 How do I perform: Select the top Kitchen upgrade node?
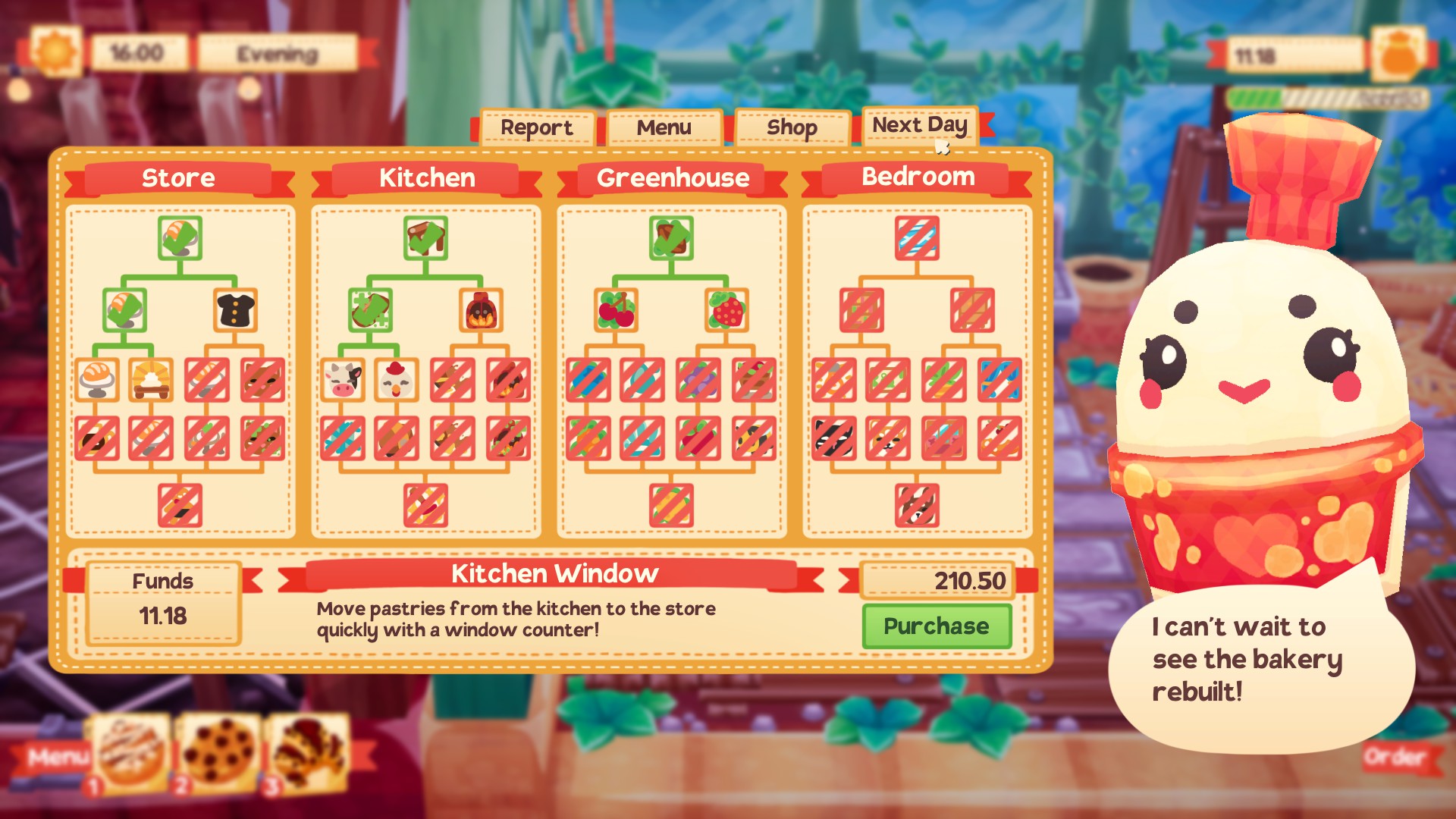click(425, 238)
